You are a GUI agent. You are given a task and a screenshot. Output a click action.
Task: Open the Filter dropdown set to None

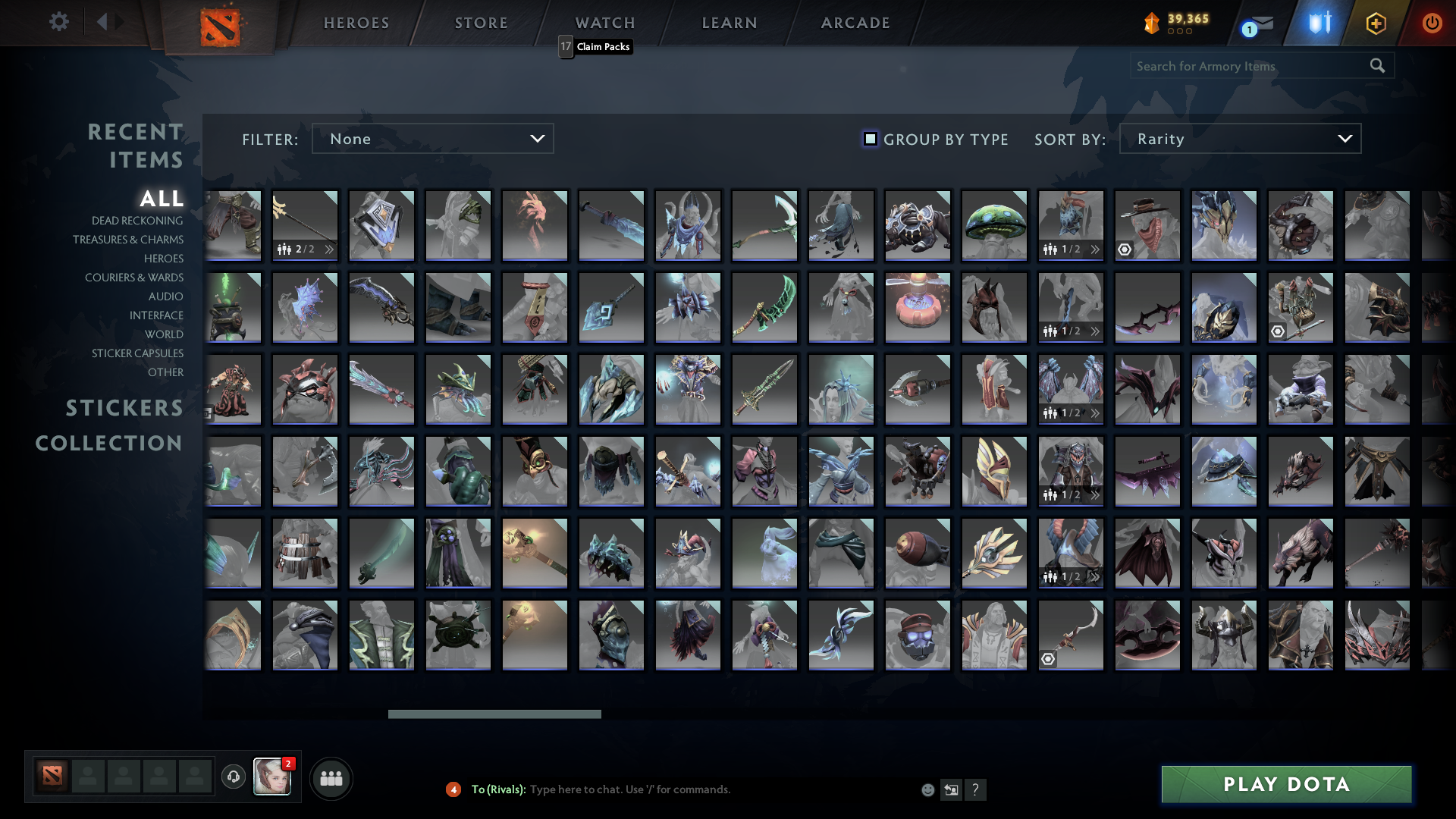pos(432,139)
